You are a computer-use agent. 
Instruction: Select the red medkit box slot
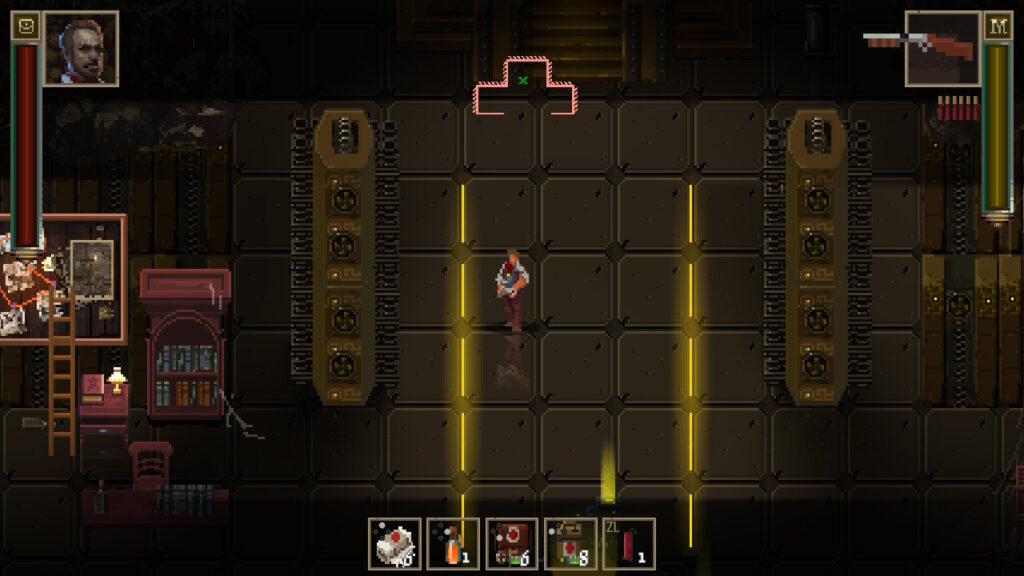[512, 543]
